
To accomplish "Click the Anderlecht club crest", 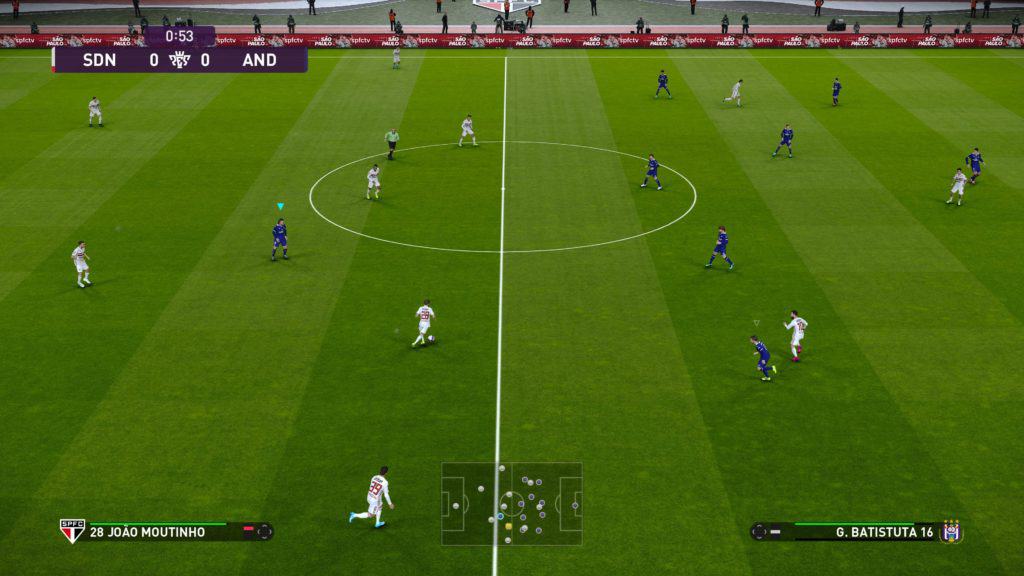I will [951, 531].
